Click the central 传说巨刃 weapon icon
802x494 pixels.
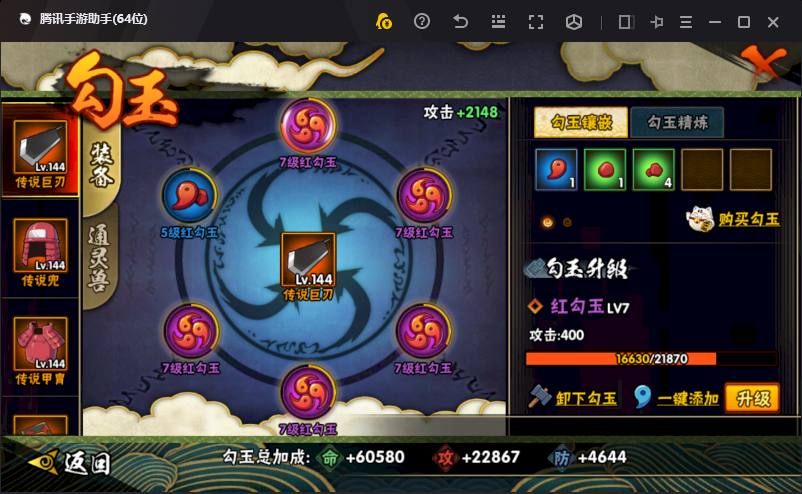308,260
